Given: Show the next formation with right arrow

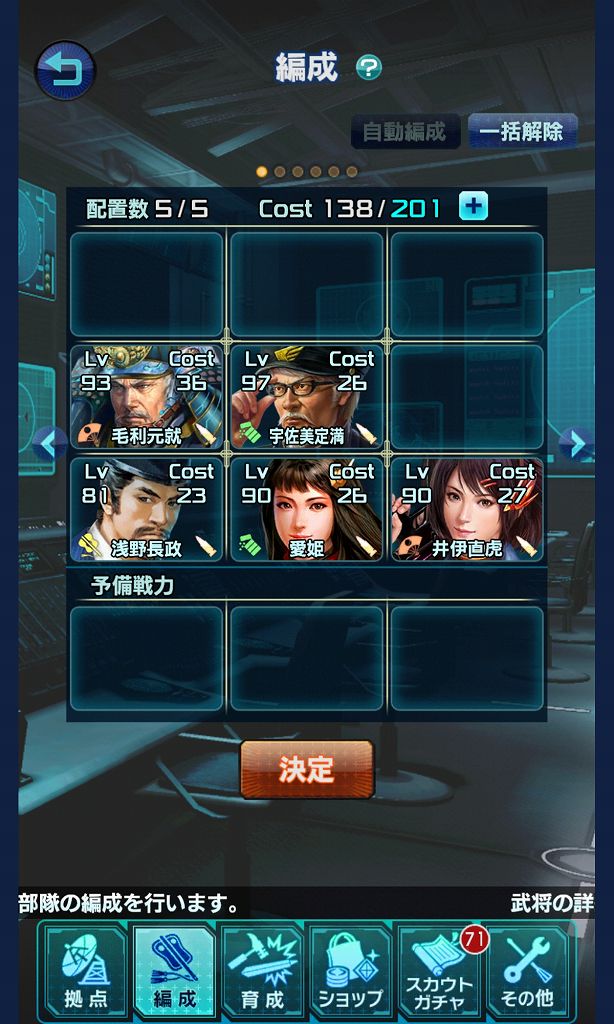Looking at the screenshot, I should point(576,443).
